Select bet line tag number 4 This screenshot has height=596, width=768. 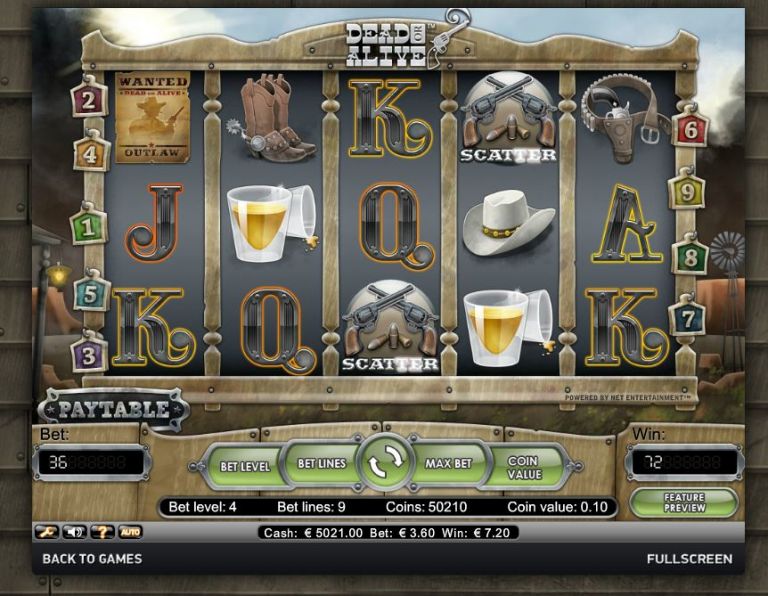tap(91, 155)
